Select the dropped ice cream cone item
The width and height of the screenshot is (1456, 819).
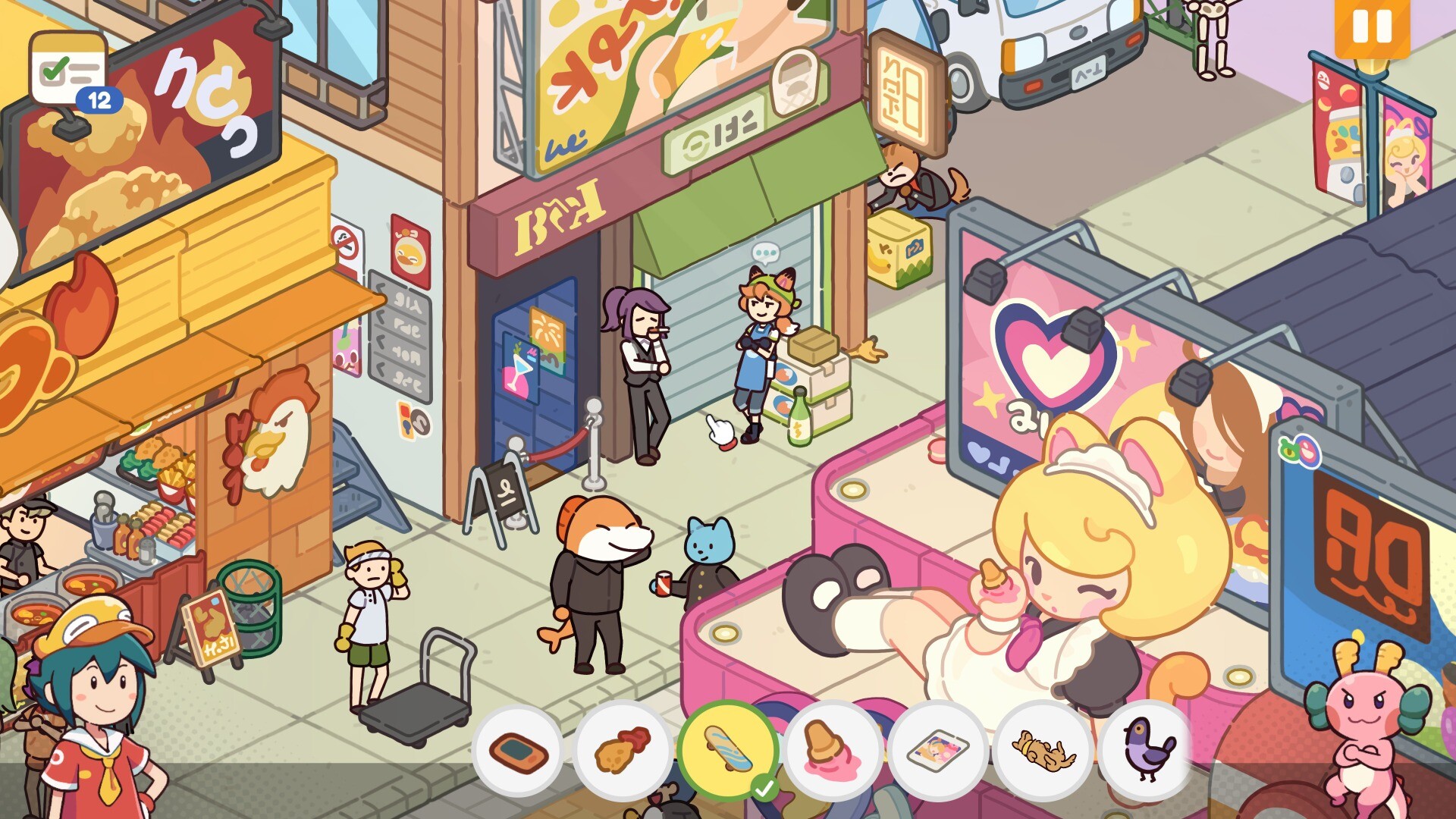pos(832,749)
